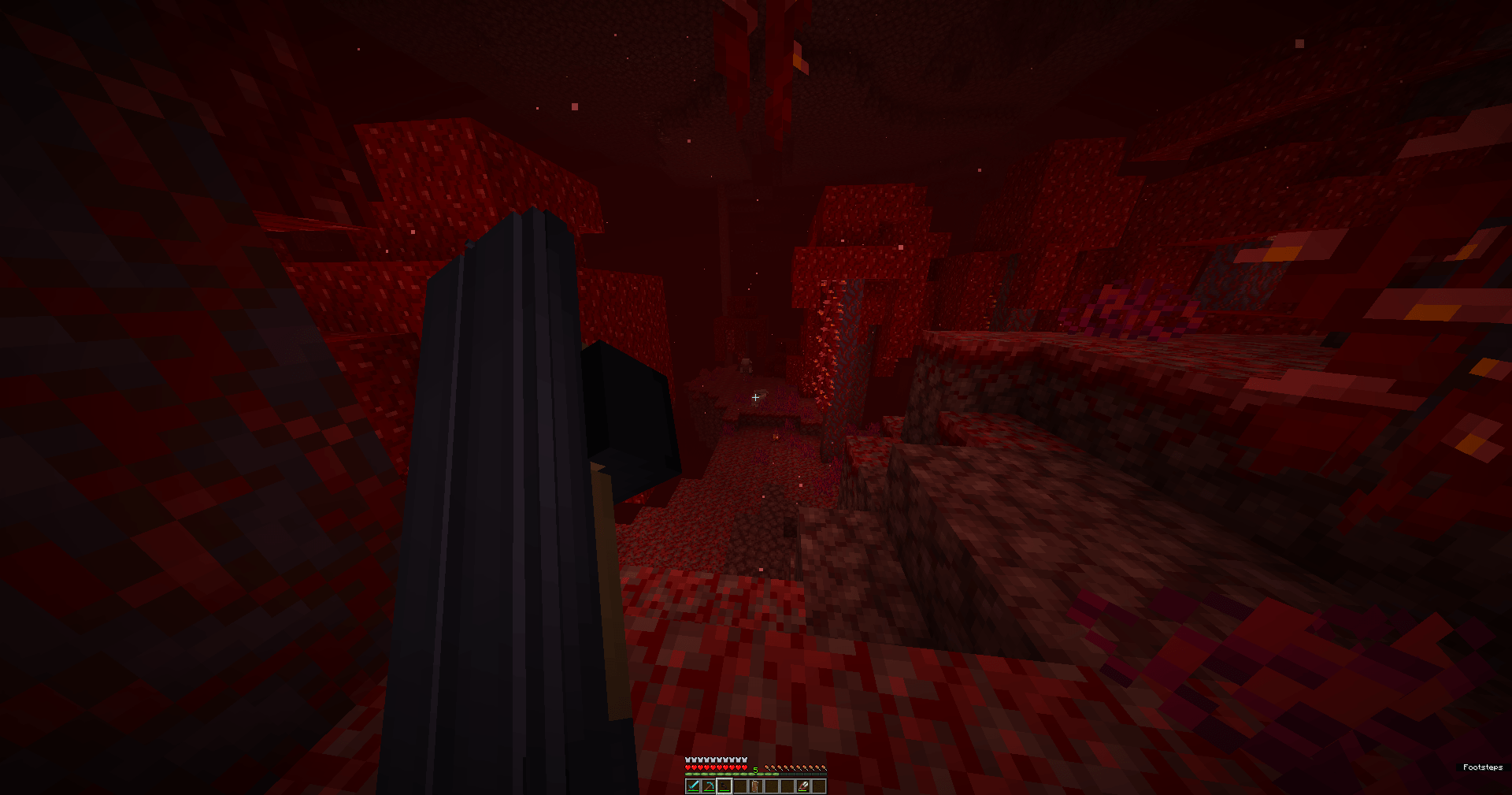The height and width of the screenshot is (795, 1512).
Task: Click the leftmost heart in the health bar
Action: (687, 767)
